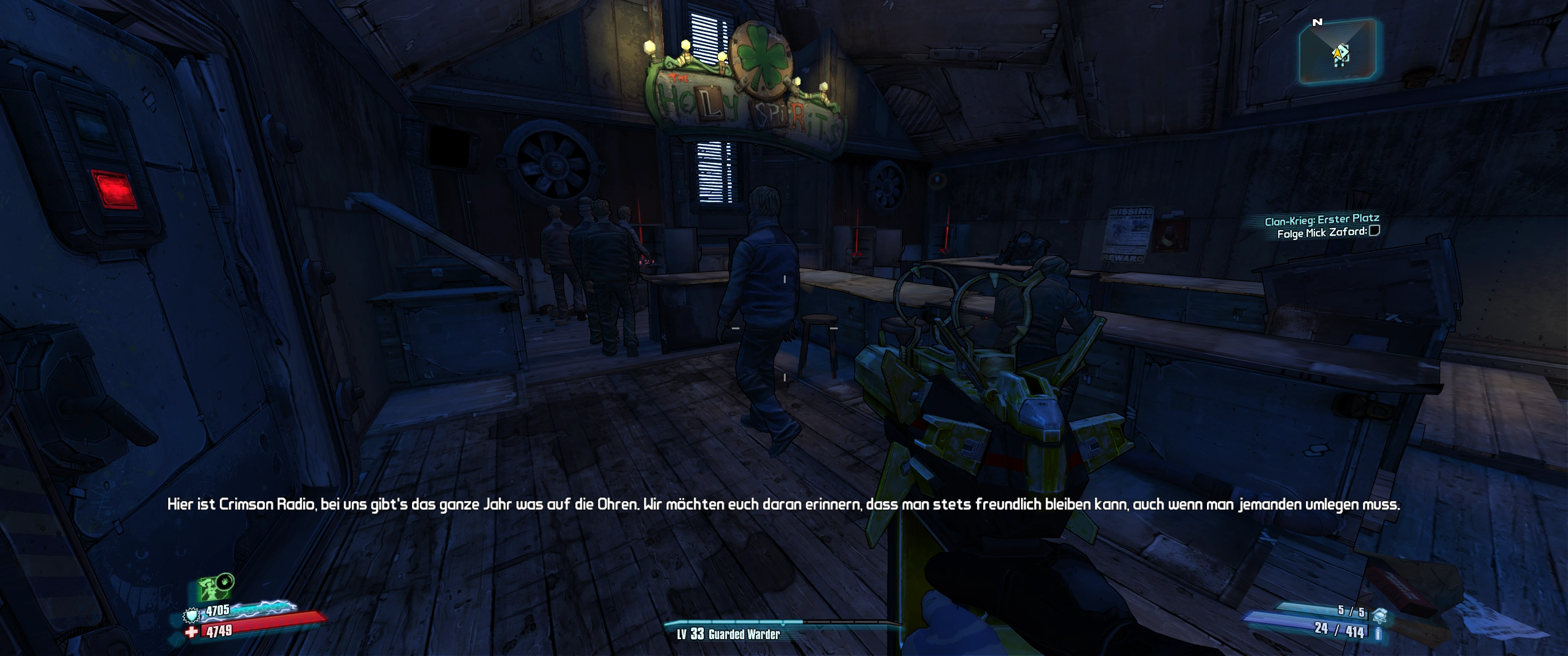Tick the Folge Mick Zaford objective checkbox
This screenshot has width=1568, height=656.
[x=1374, y=231]
